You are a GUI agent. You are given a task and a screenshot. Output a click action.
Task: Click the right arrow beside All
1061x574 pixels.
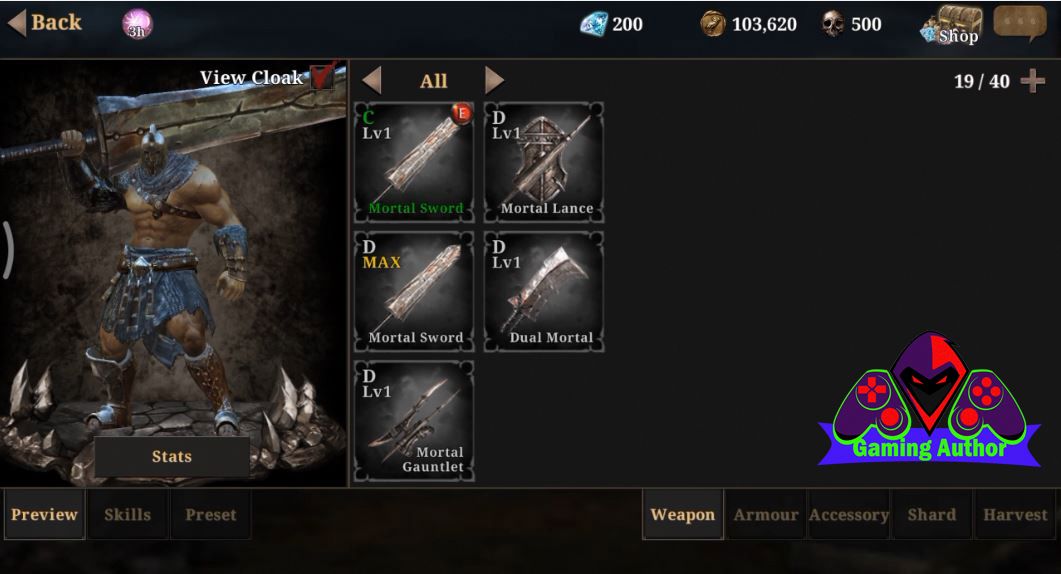[x=494, y=81]
